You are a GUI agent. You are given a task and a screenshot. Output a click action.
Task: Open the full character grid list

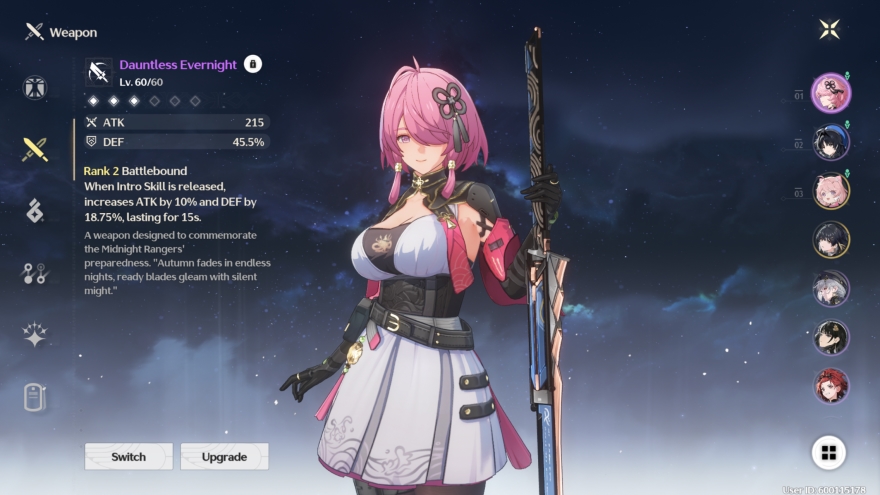(x=828, y=452)
